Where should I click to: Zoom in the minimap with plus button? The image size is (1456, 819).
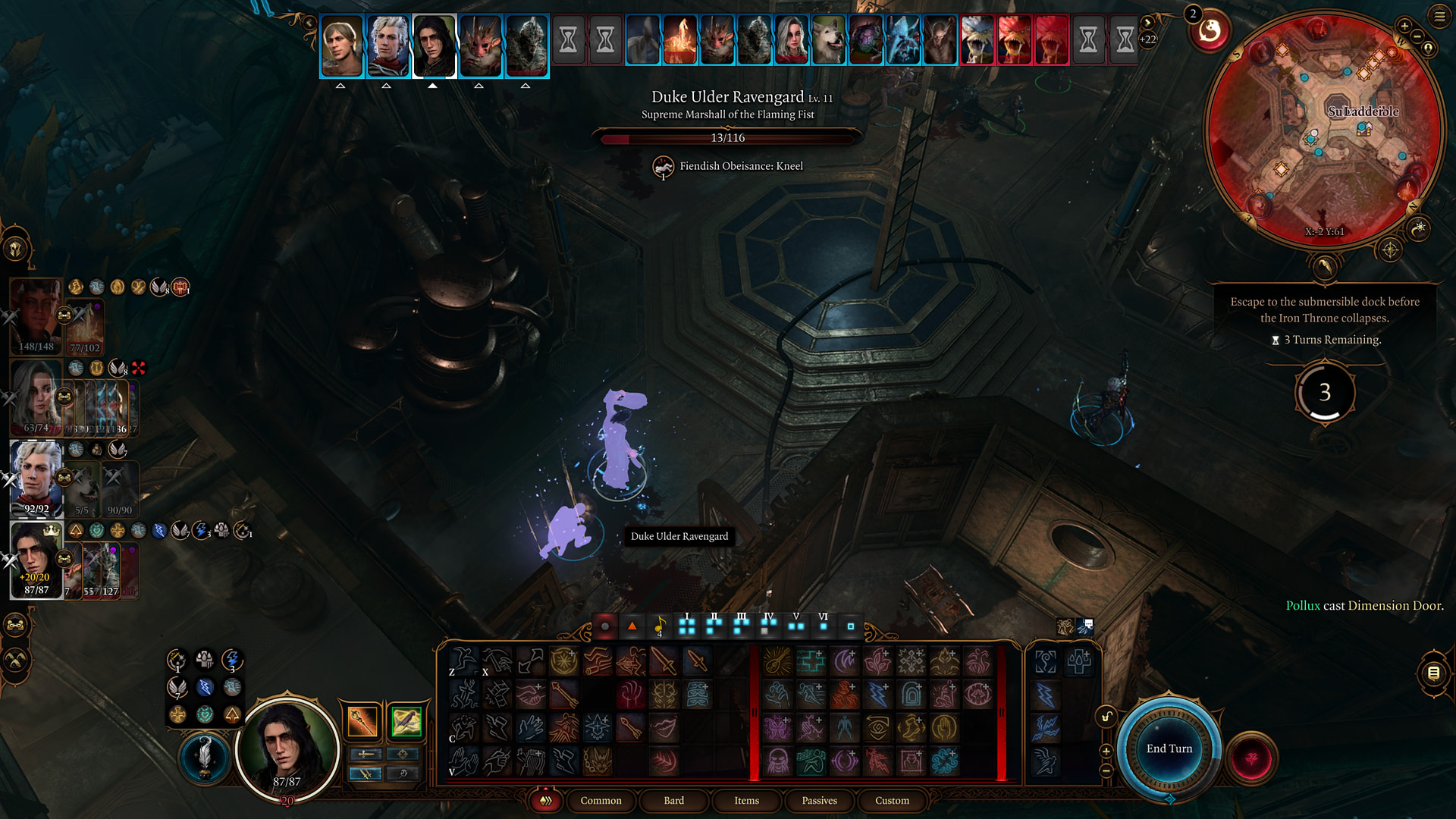click(x=1404, y=27)
